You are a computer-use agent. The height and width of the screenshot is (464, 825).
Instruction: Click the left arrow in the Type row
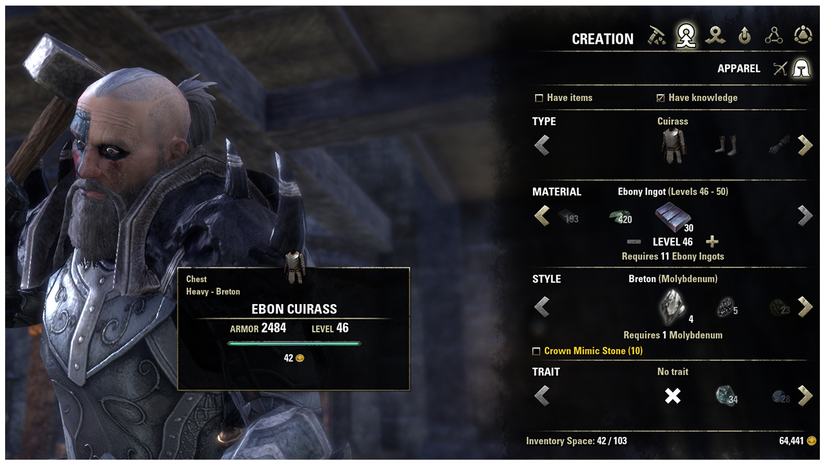tap(542, 146)
